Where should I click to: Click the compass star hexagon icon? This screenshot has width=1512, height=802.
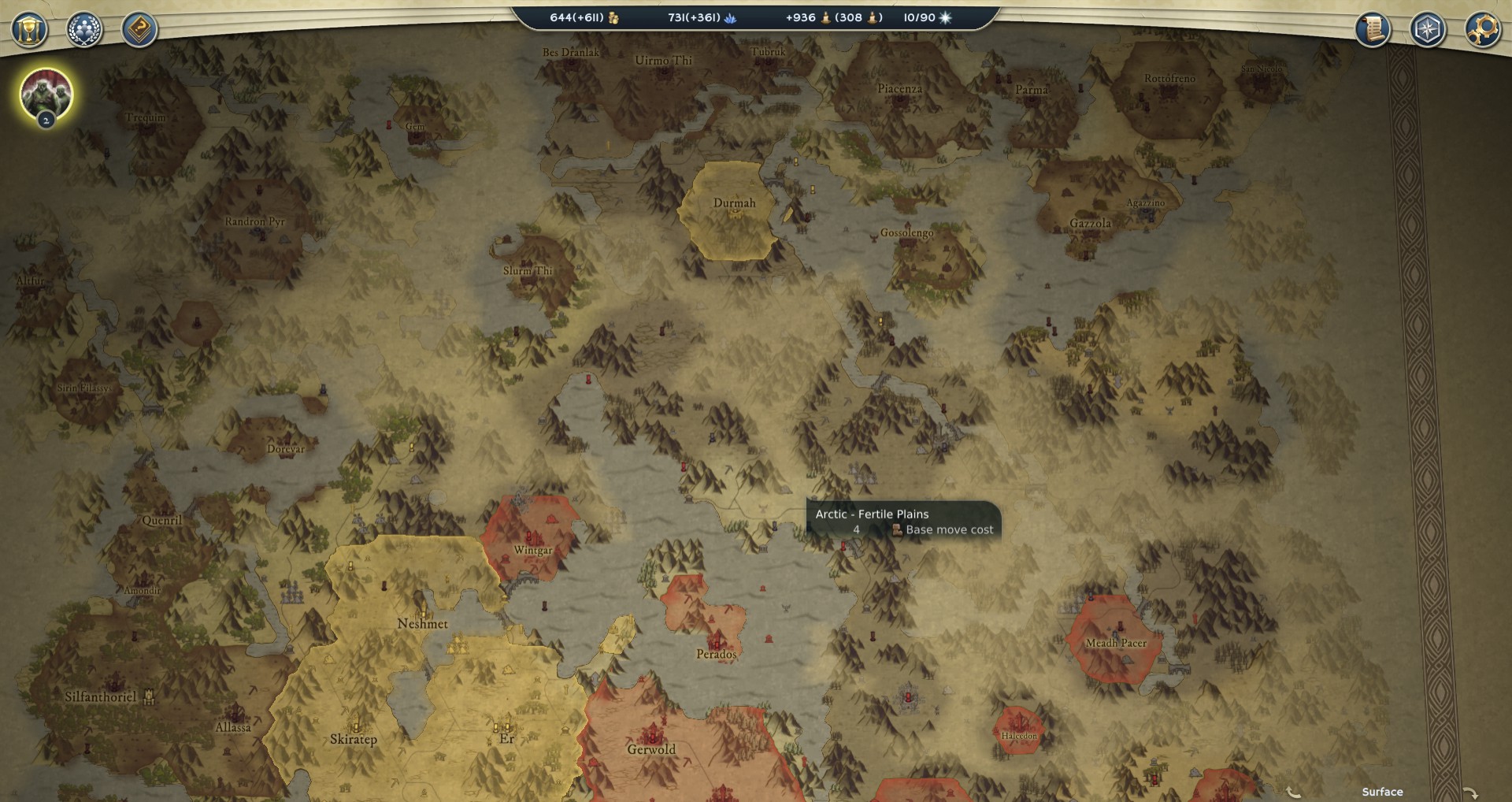coord(1428,30)
